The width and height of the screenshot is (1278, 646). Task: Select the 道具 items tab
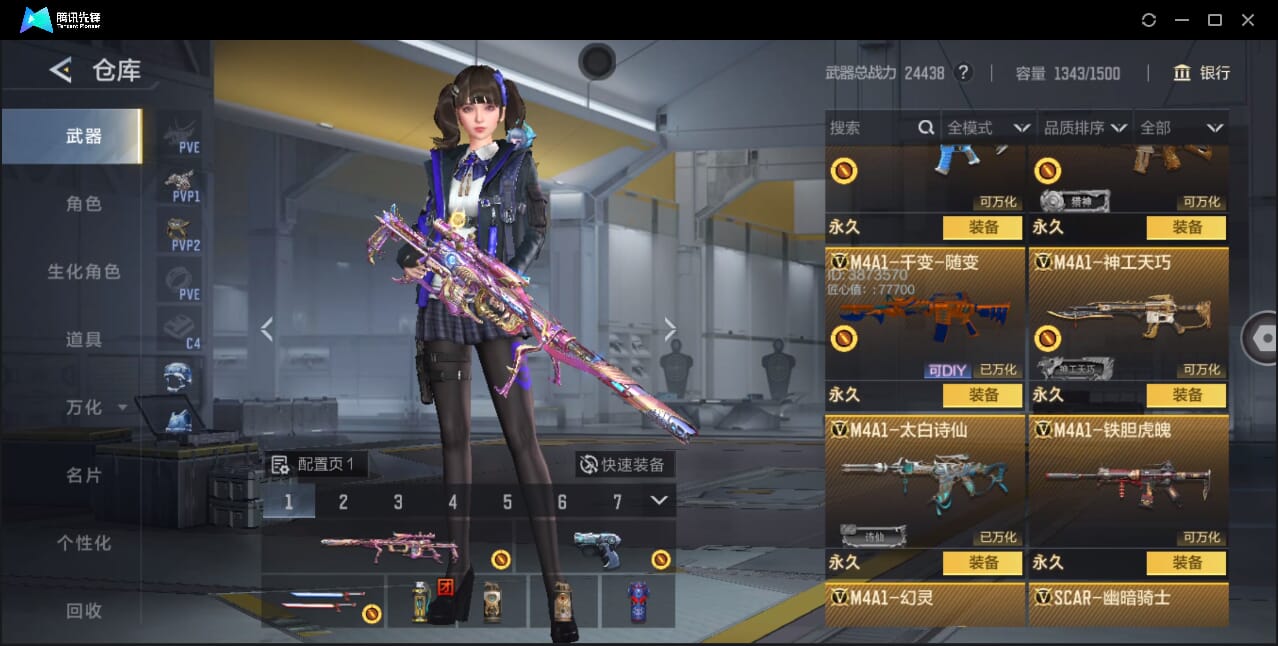[84, 340]
